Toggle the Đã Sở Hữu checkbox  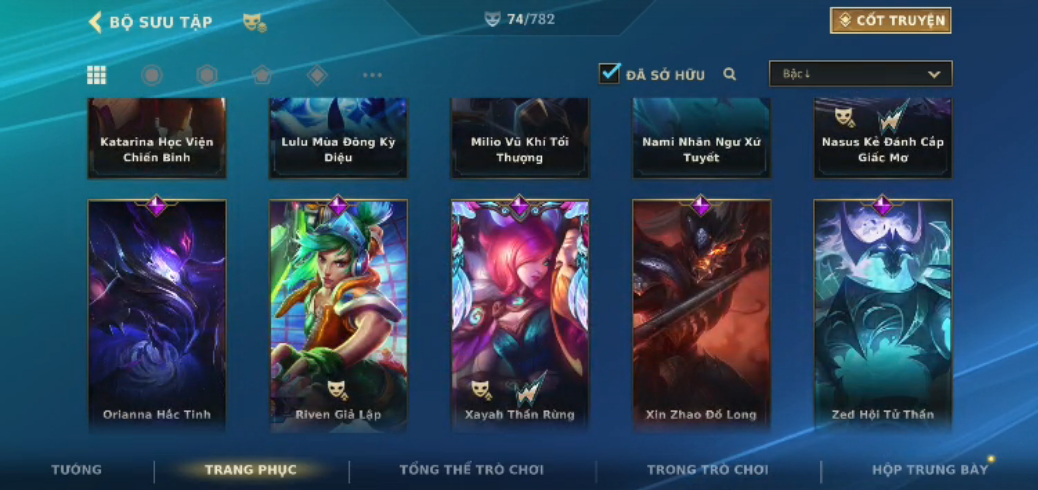click(609, 74)
